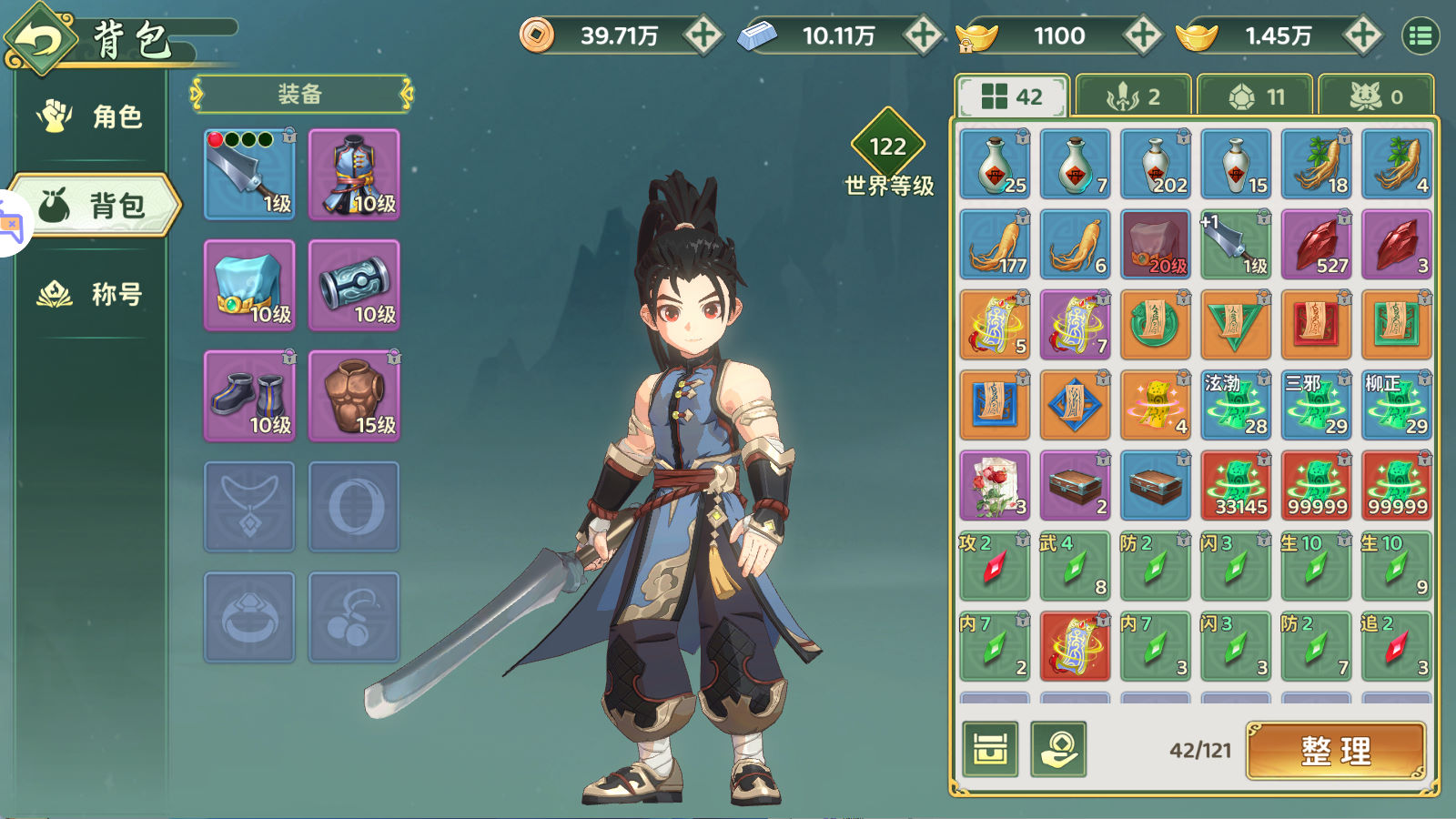Select the equipped level 10 boots
The width and height of the screenshot is (1456, 819).
(x=249, y=396)
